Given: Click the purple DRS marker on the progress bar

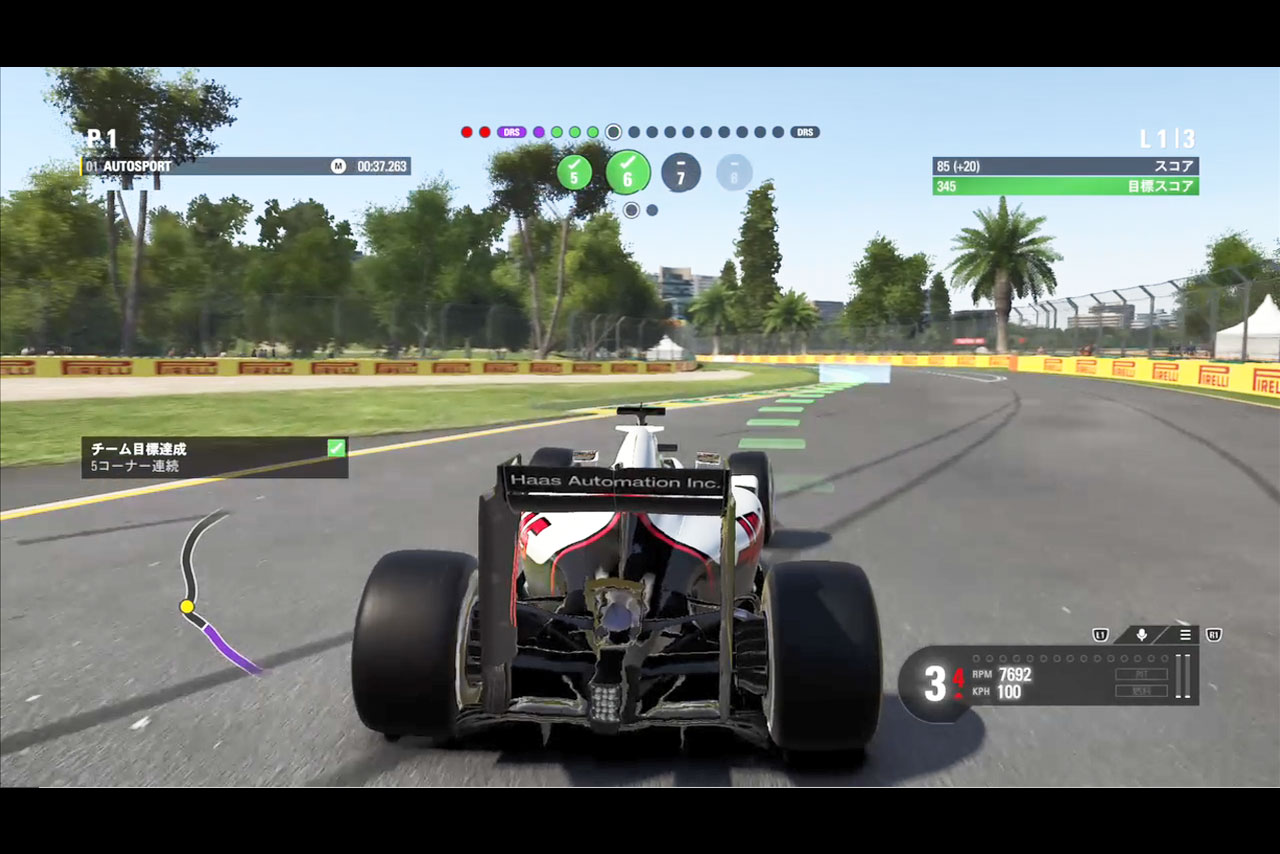Looking at the screenshot, I should (x=511, y=132).
